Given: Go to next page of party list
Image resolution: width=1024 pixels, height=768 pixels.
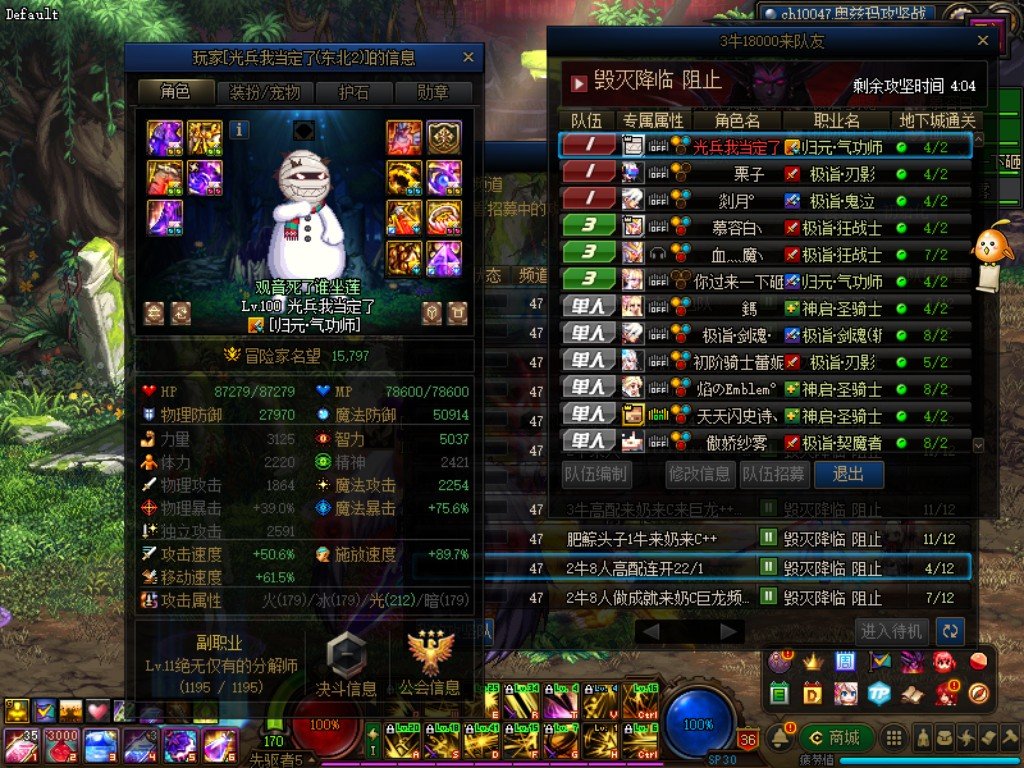Looking at the screenshot, I should (731, 632).
